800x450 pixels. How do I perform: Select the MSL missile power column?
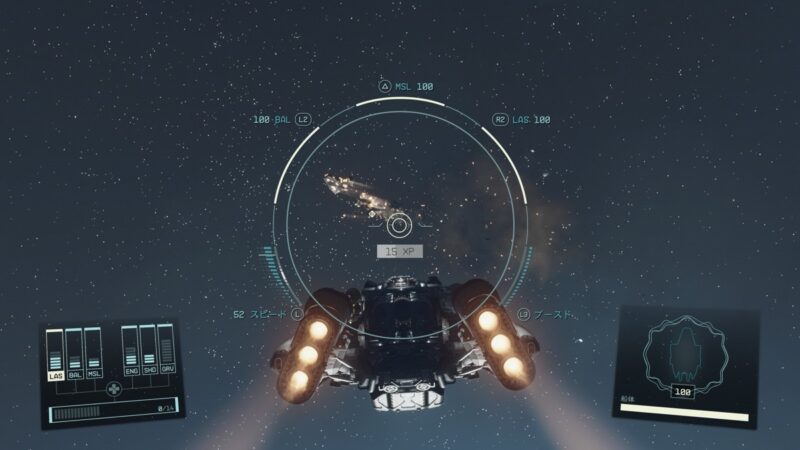coord(94,353)
